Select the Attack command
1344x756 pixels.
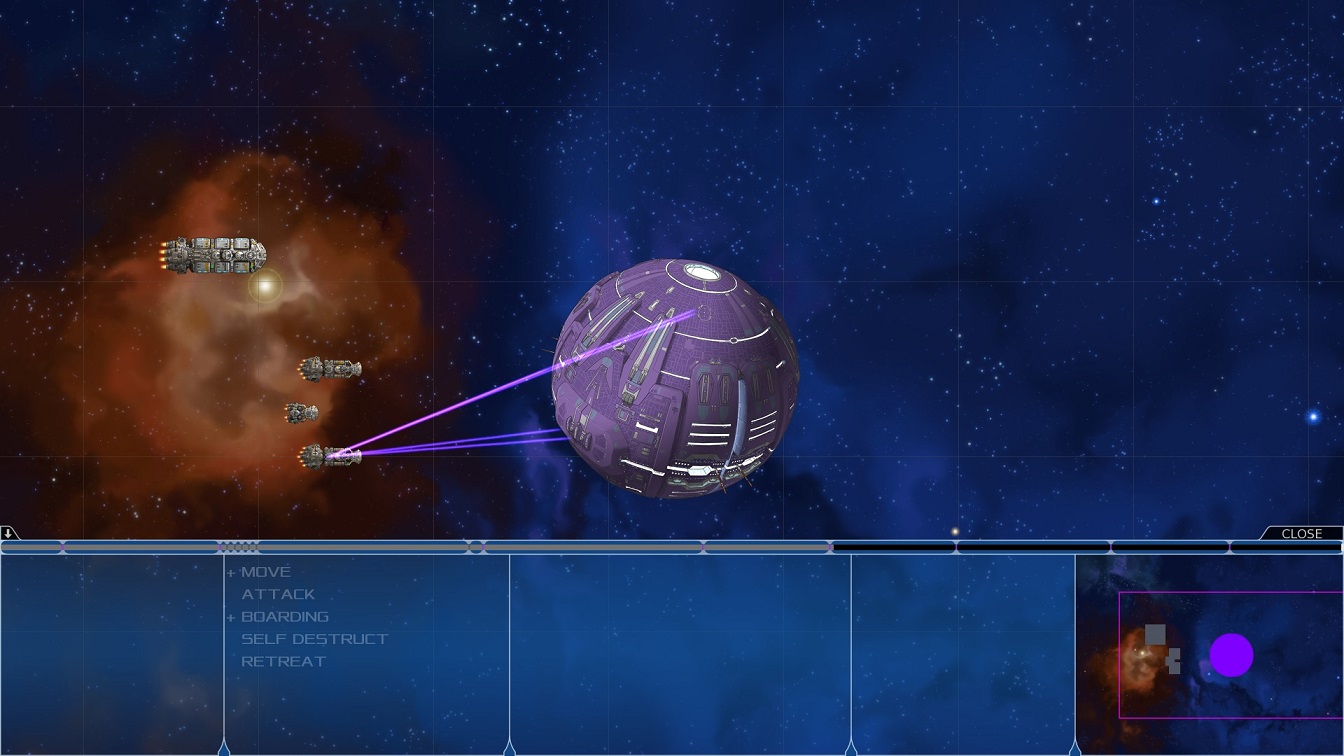[x=278, y=594]
